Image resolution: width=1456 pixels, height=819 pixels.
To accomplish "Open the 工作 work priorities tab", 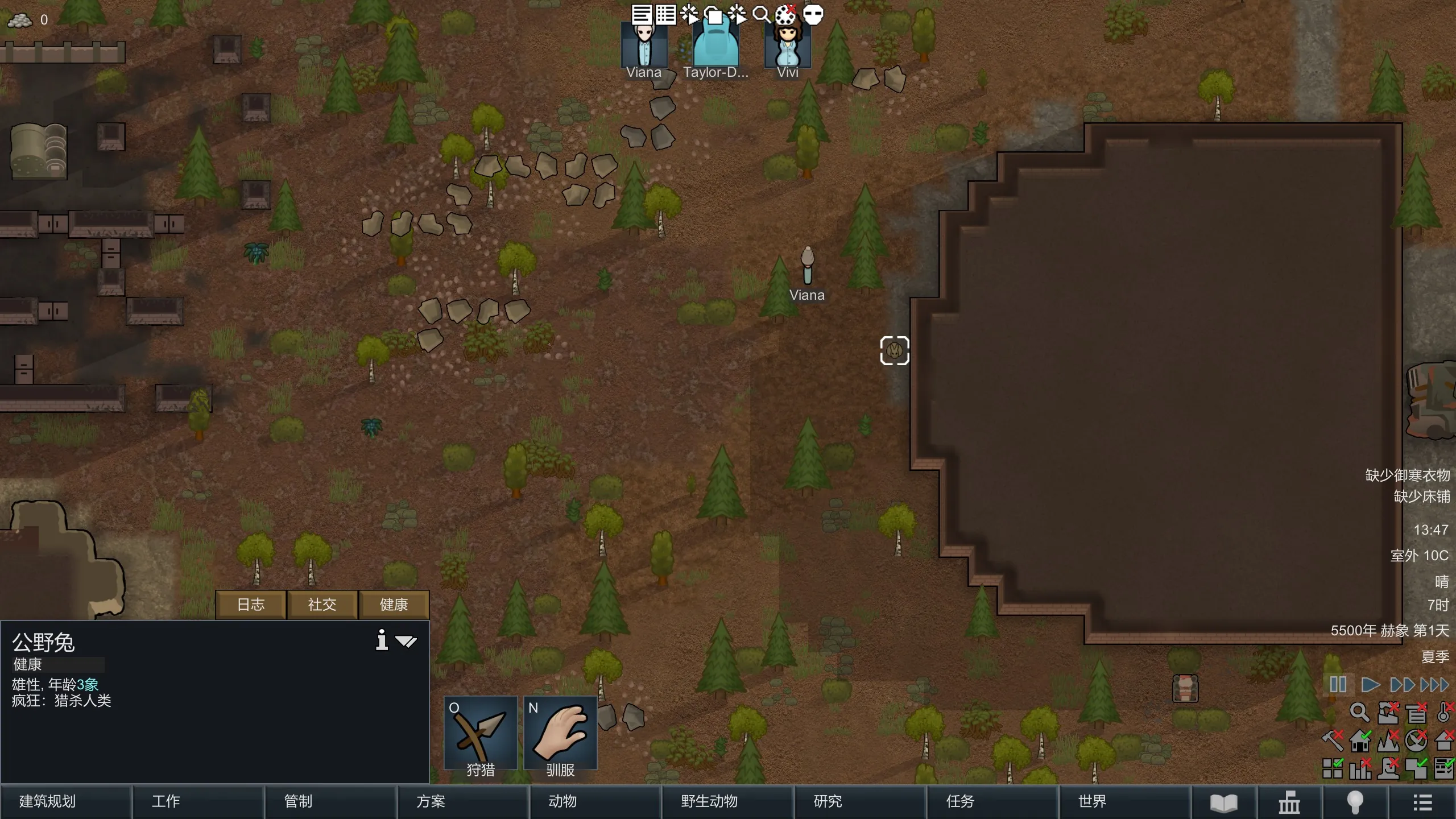I will 198,801.
